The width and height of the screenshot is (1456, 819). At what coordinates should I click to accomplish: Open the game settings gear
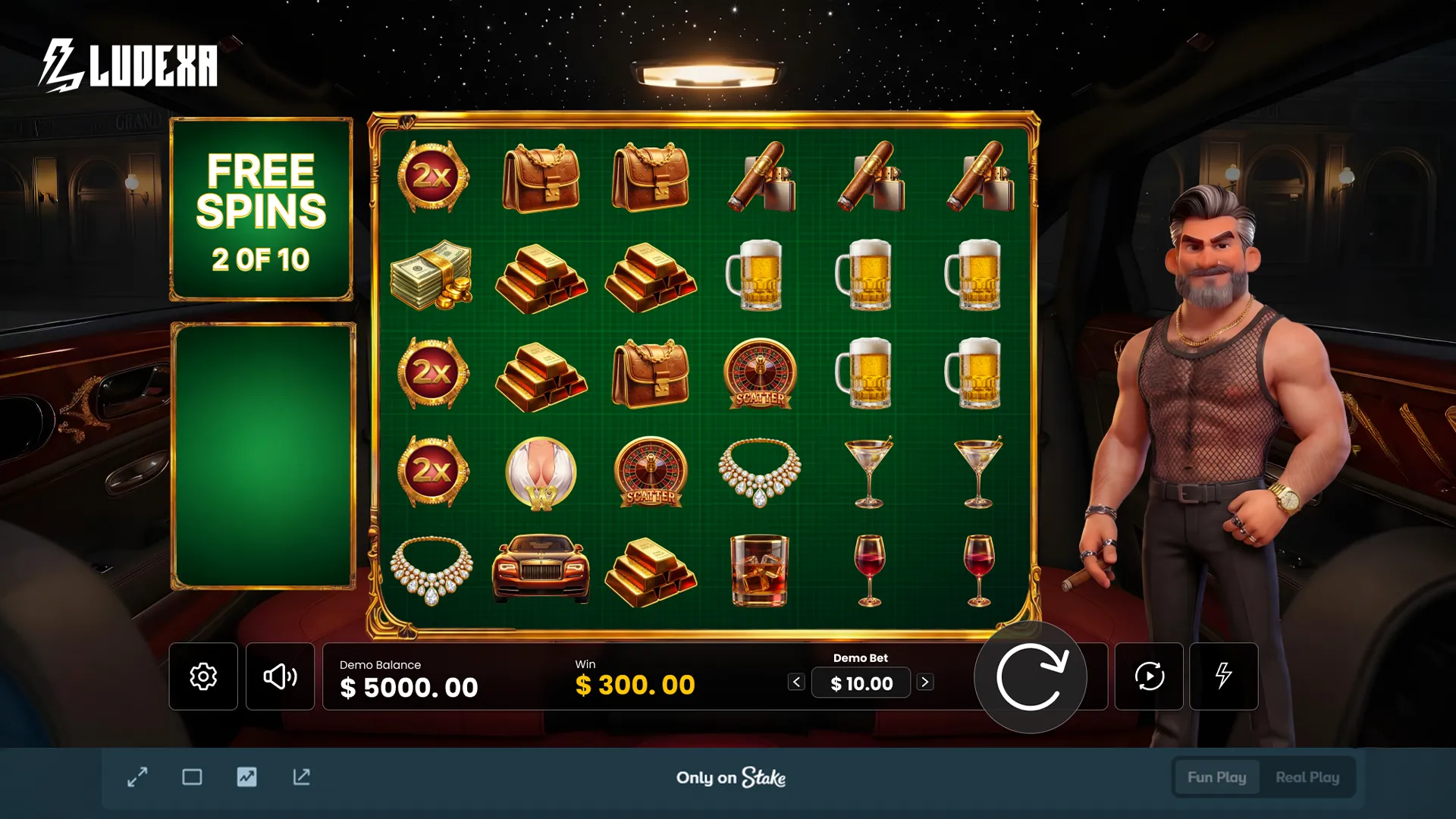click(203, 676)
